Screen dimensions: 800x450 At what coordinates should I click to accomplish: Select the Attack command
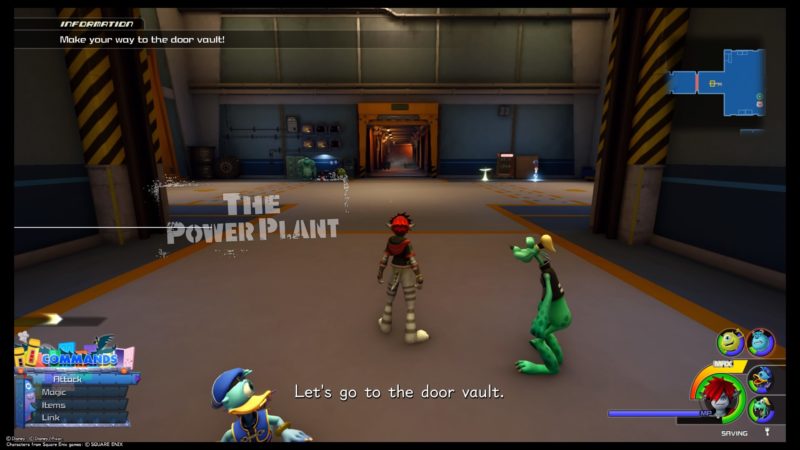click(x=70, y=379)
